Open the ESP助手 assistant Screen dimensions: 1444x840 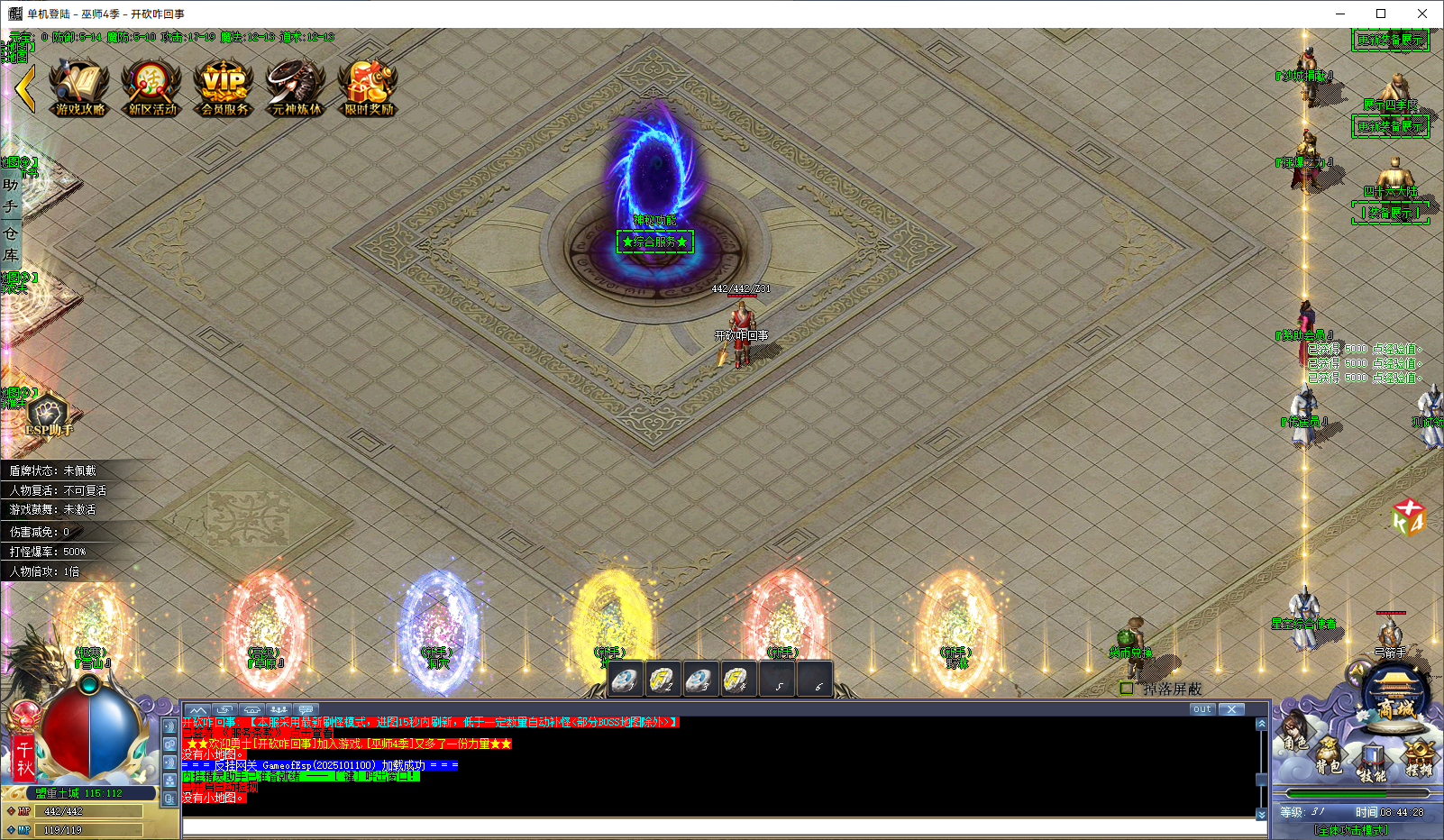[49, 416]
